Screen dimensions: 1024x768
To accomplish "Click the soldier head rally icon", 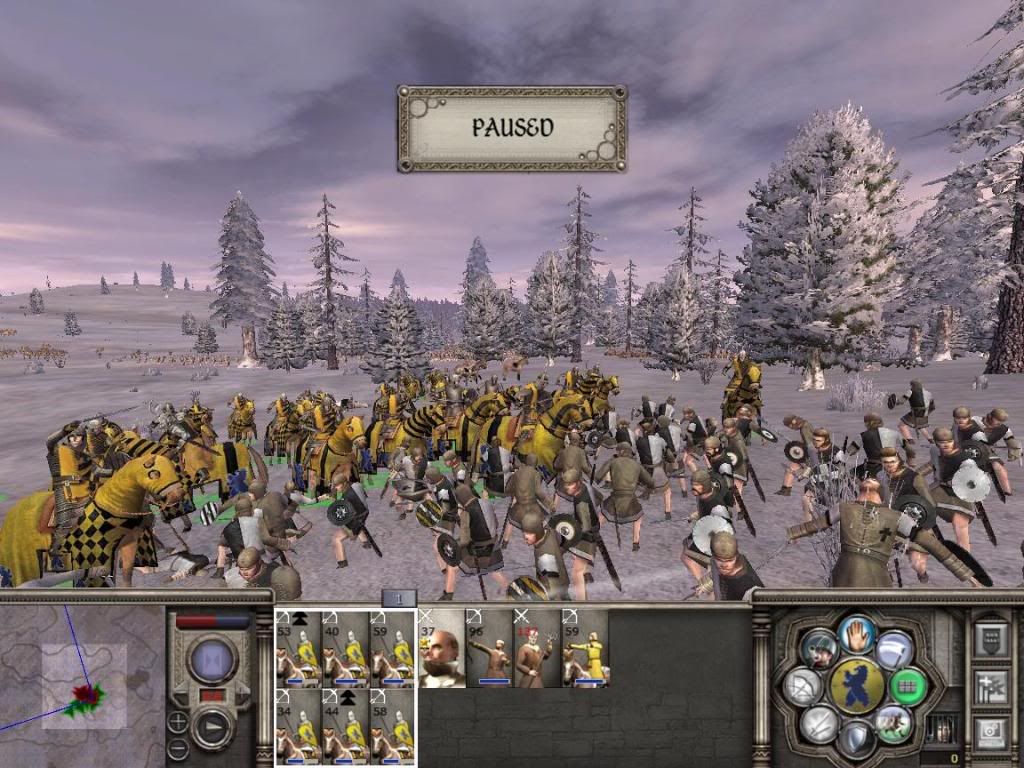I will (x=820, y=649).
